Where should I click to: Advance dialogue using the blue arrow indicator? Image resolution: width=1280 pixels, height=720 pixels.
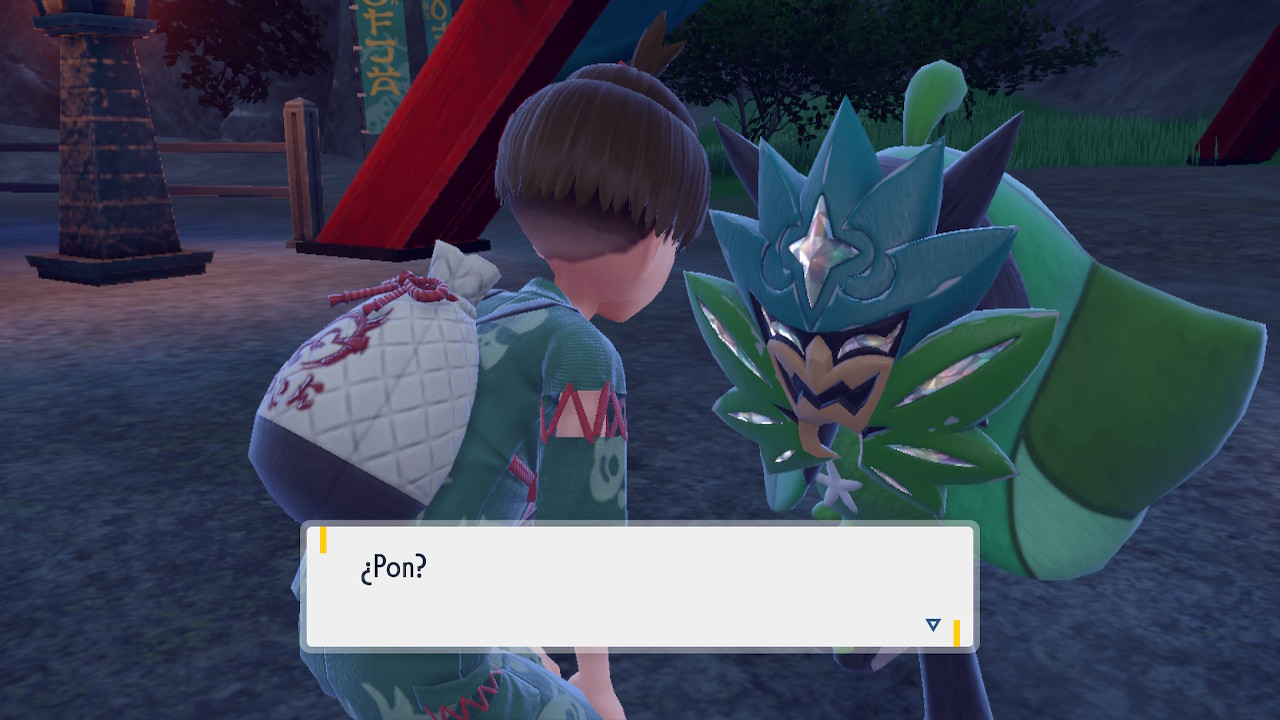(x=933, y=625)
